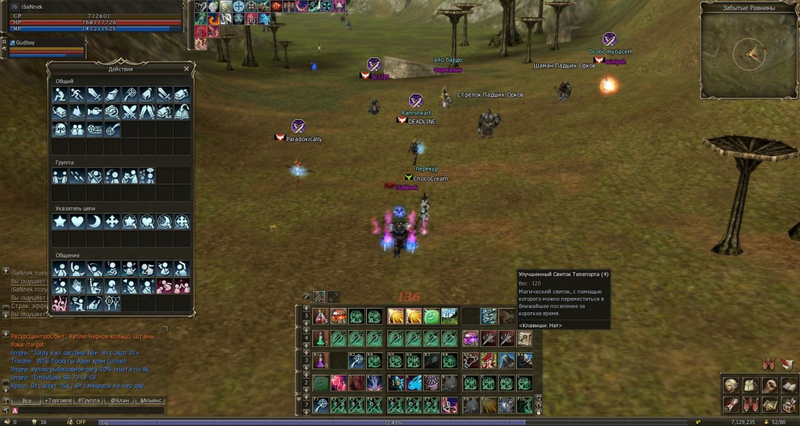The image size is (800, 426).
Task: Use the green potion hotbar slot
Action: (321, 338)
